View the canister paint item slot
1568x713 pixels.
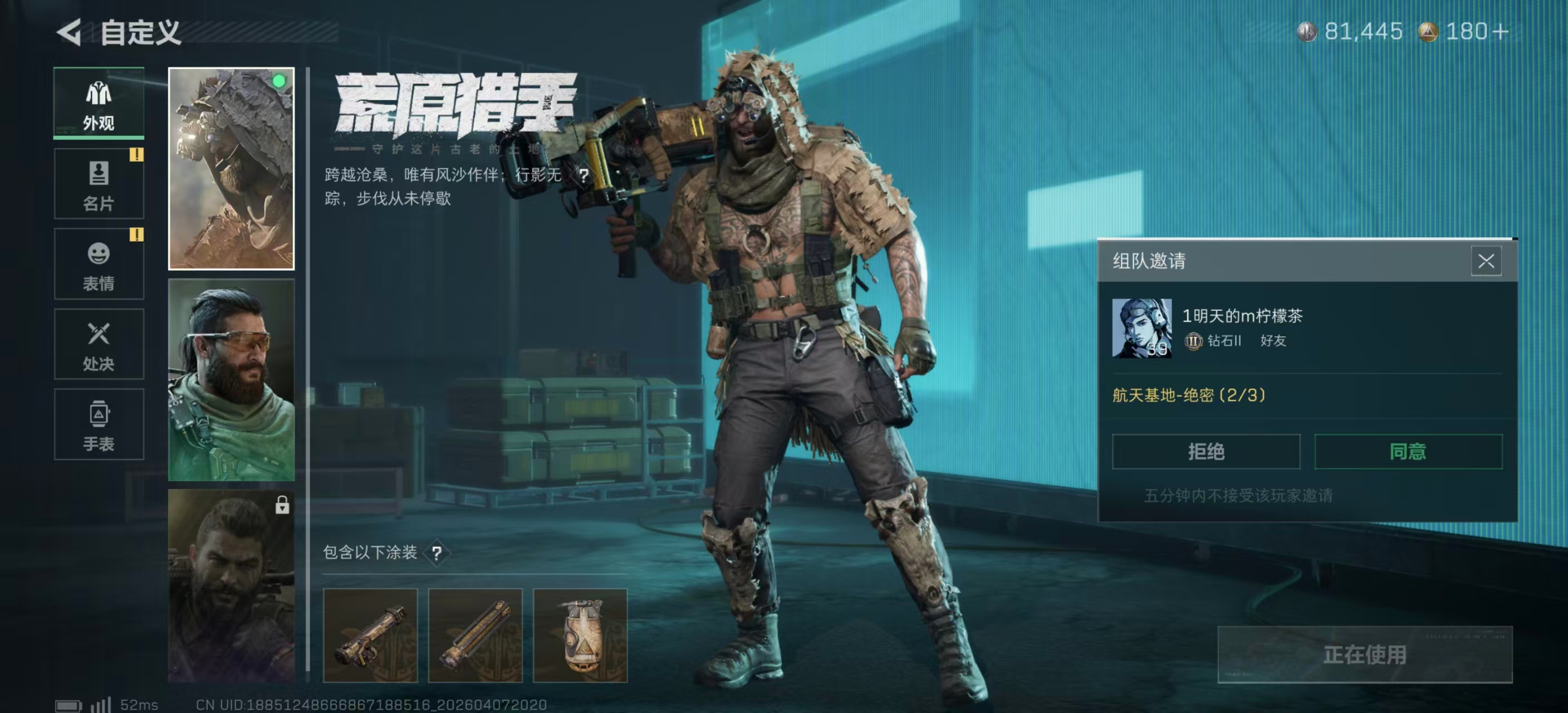click(x=580, y=635)
